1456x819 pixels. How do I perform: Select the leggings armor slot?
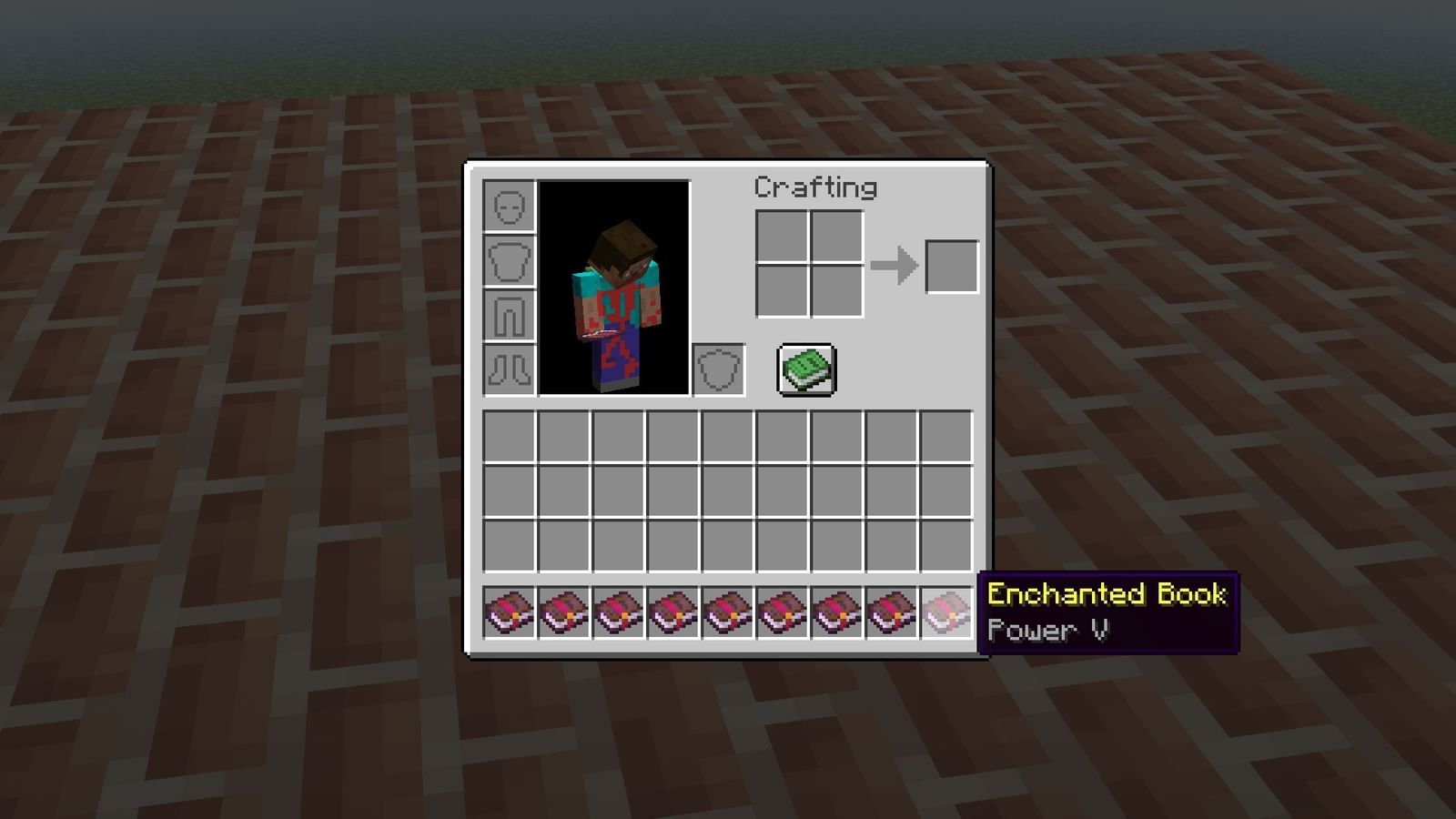[508, 314]
